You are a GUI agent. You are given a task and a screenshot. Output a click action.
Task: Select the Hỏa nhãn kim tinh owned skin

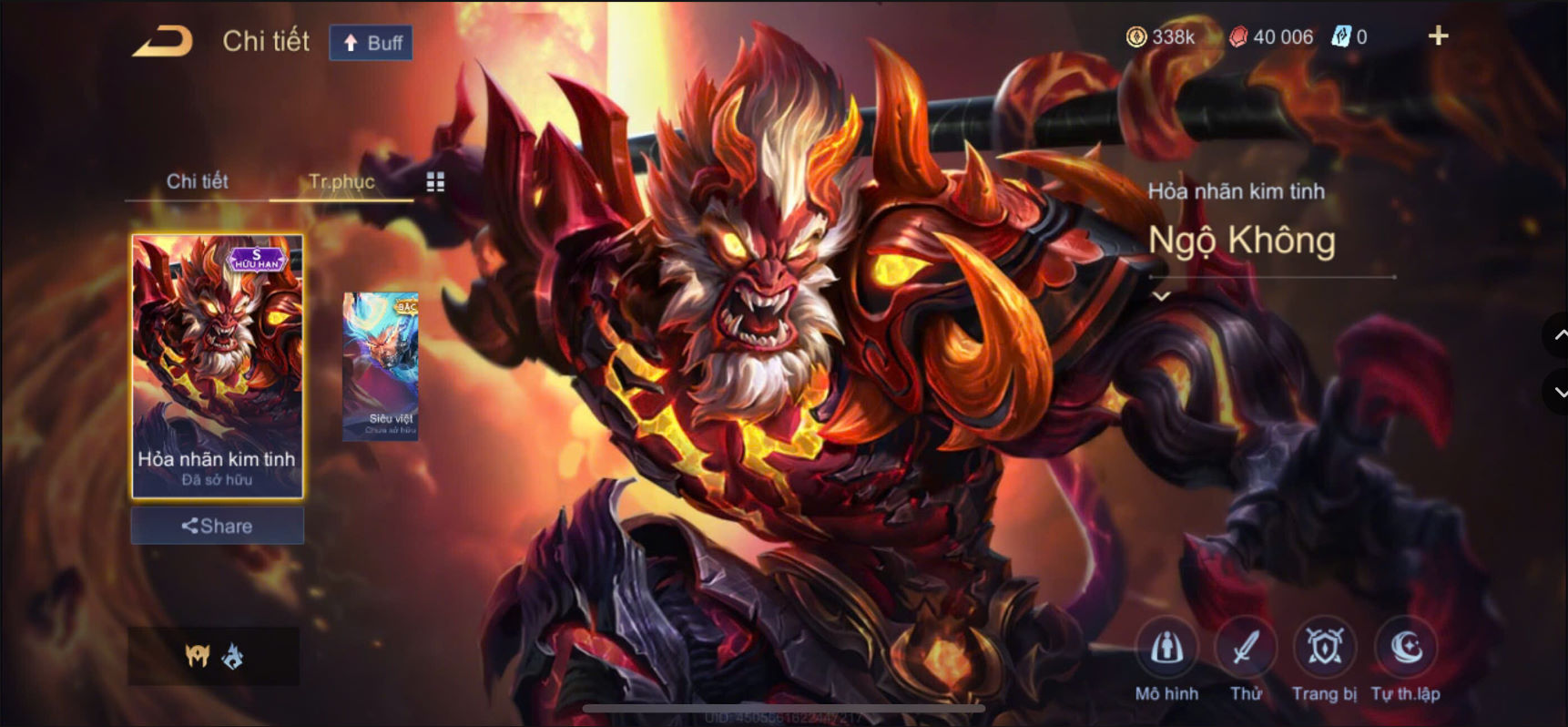pyautogui.click(x=217, y=364)
